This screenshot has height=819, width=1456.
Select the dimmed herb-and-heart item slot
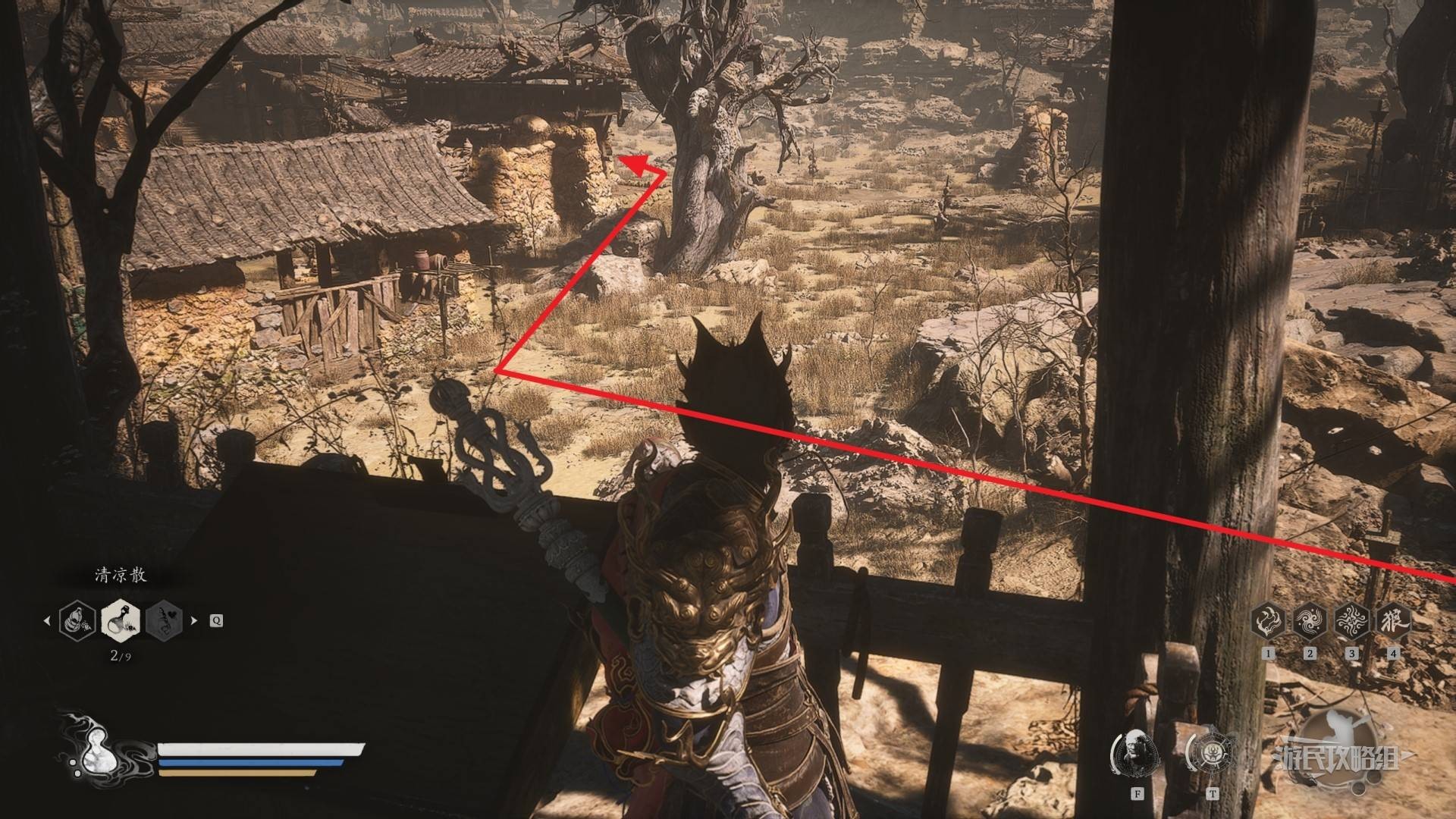tap(164, 620)
